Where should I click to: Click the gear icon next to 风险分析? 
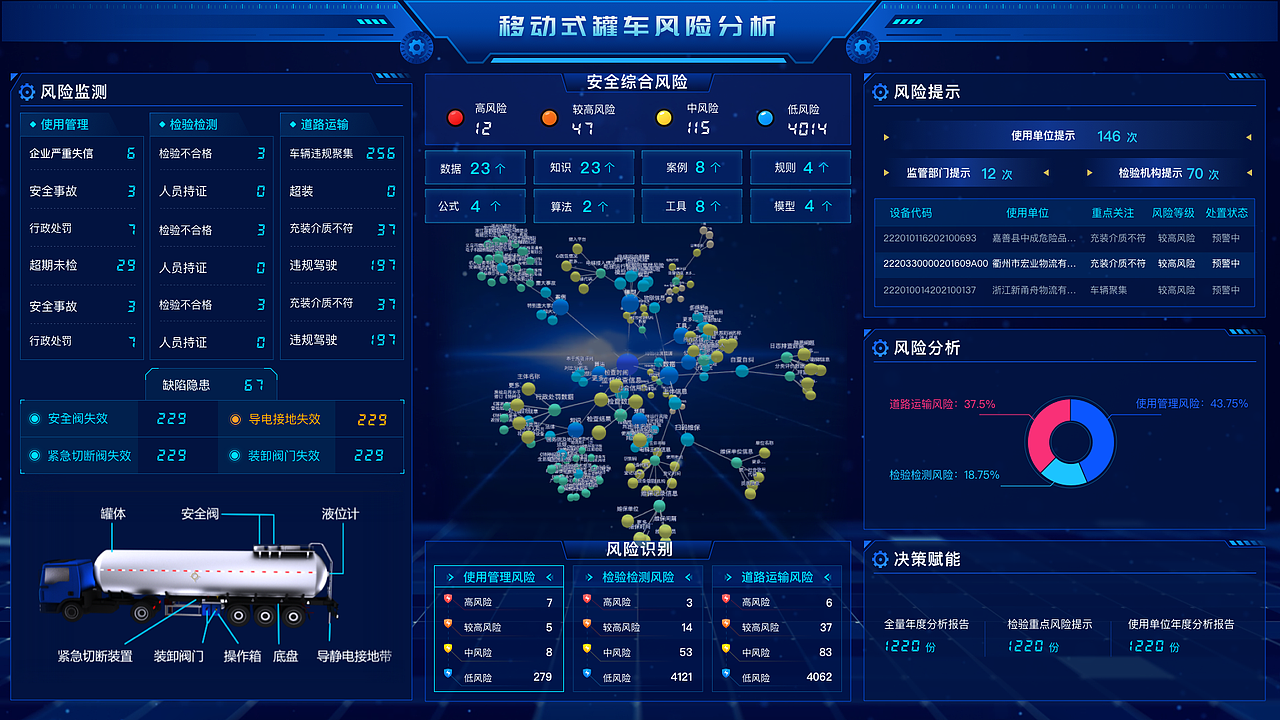coord(880,348)
